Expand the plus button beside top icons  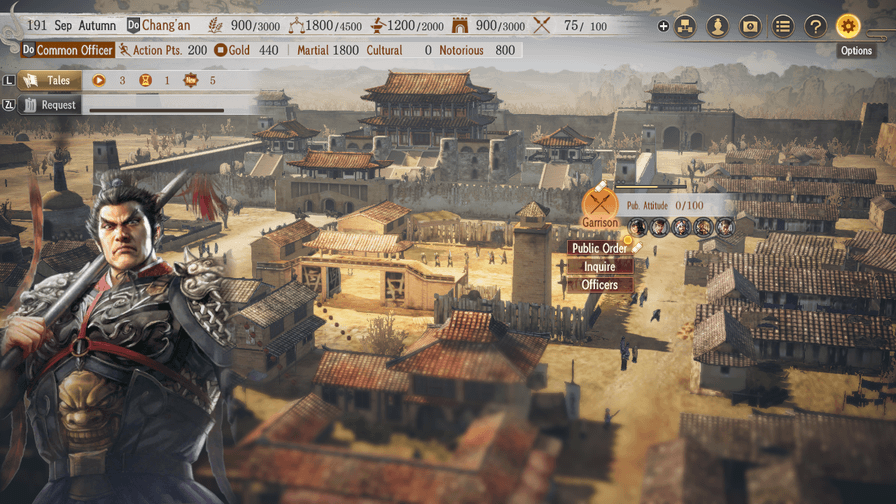[x=663, y=26]
